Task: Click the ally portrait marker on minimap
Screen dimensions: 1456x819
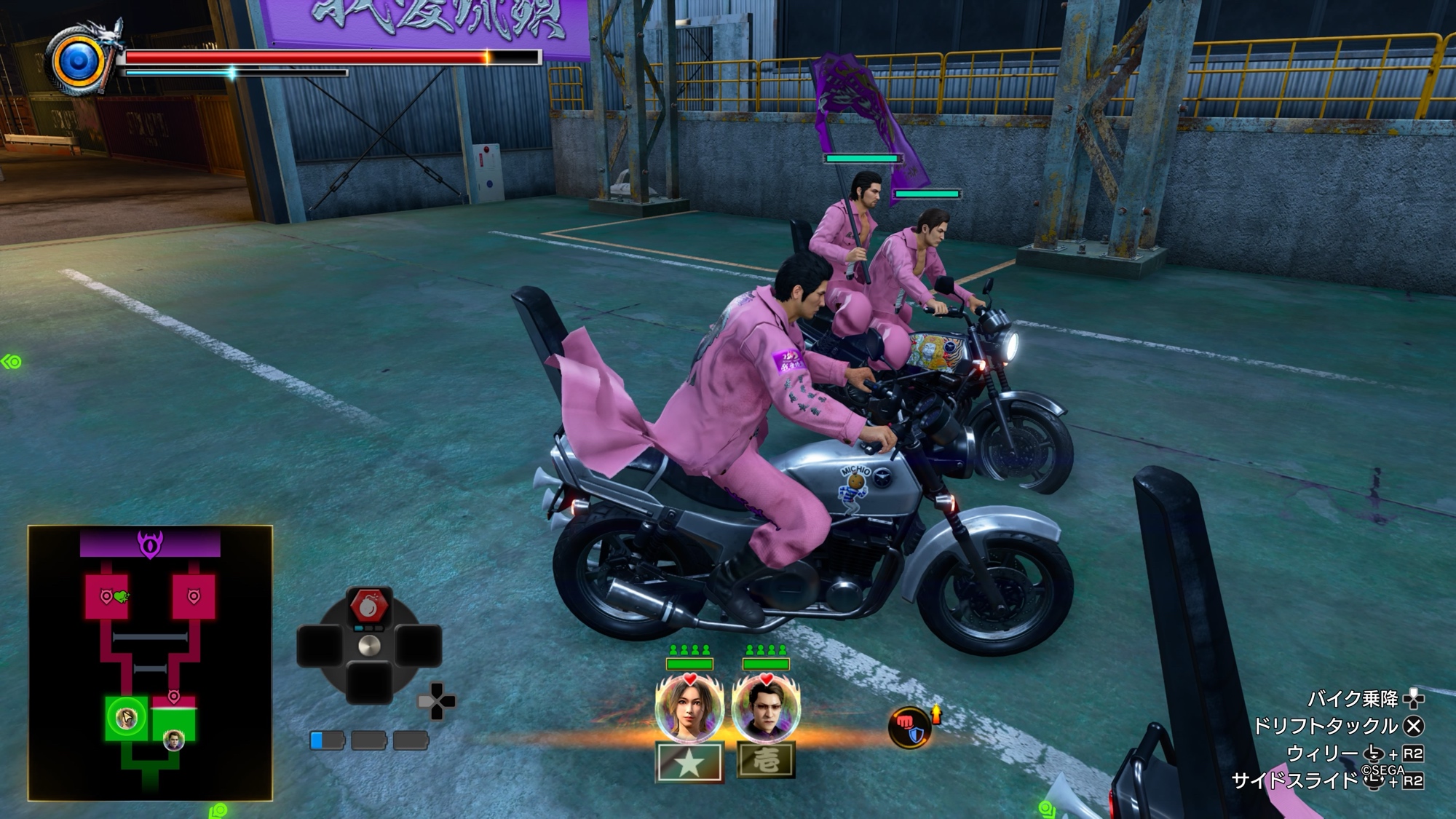Action: point(174,741)
